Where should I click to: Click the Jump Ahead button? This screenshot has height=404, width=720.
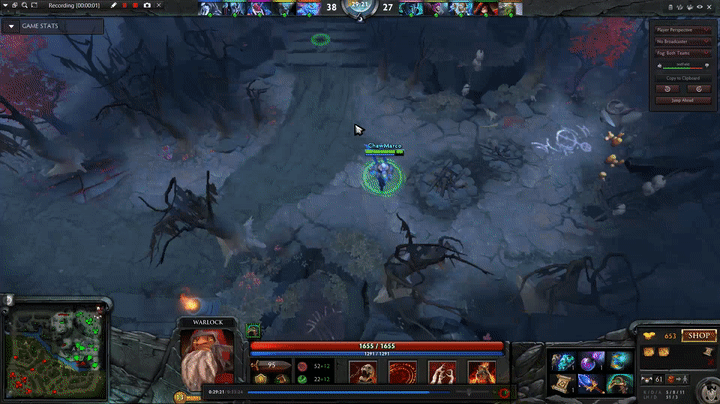pos(683,101)
